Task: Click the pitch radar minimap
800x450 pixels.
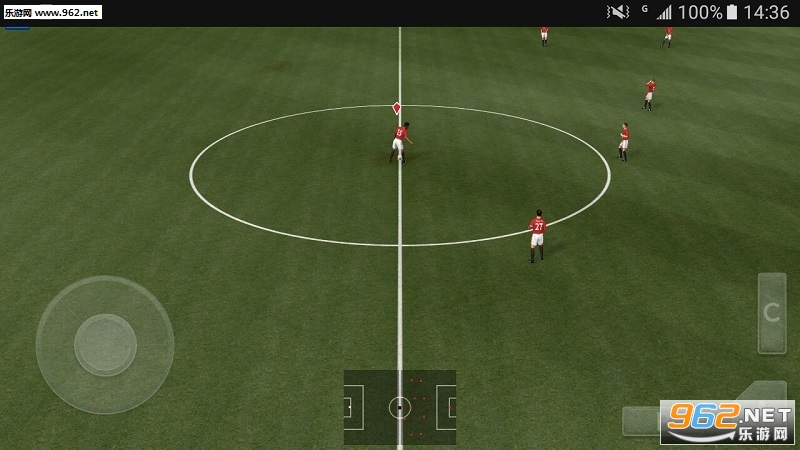Action: [400, 407]
